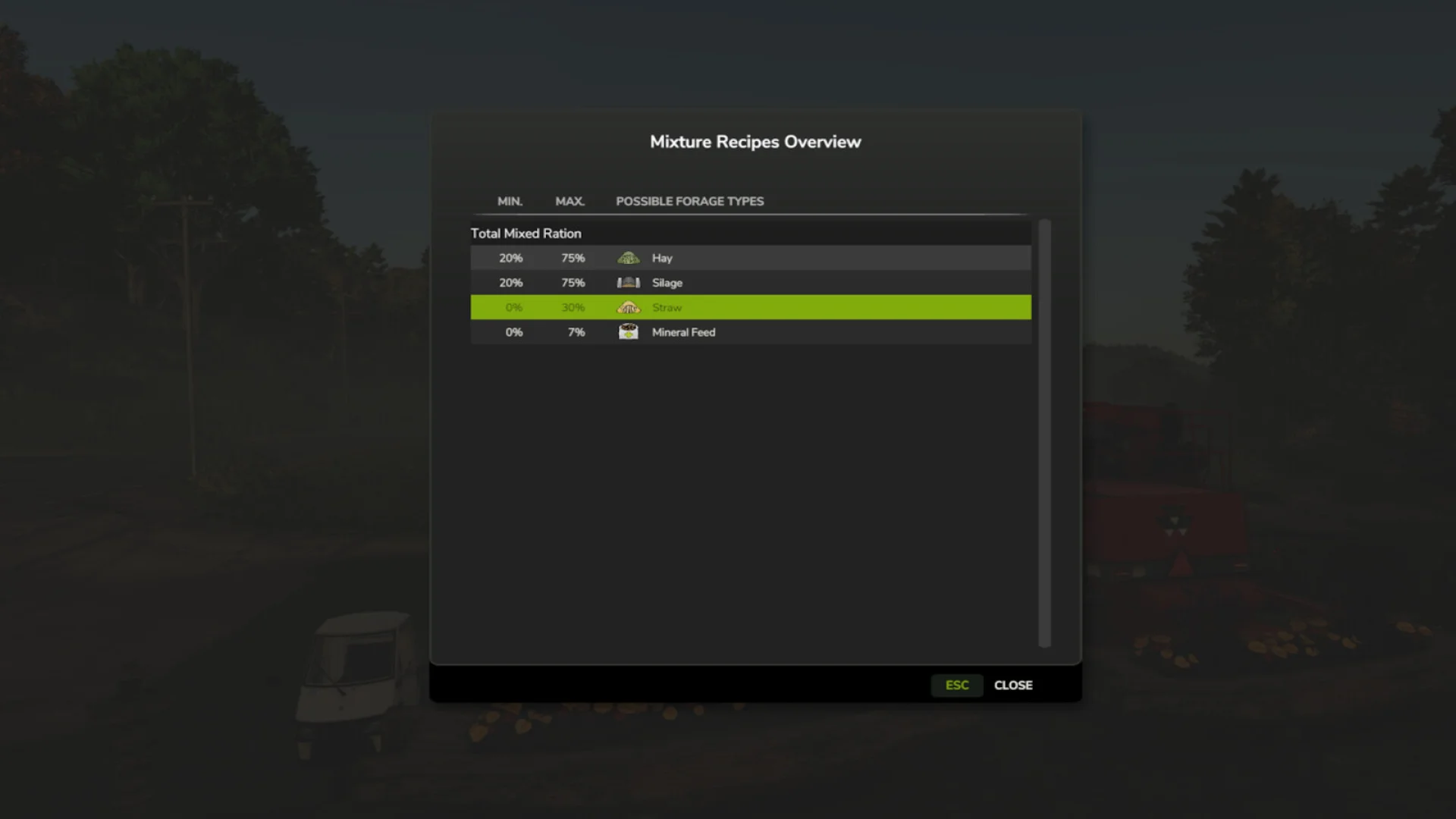Viewport: 1456px width, 819px height.
Task: Click the white feed container icon
Action: click(629, 331)
